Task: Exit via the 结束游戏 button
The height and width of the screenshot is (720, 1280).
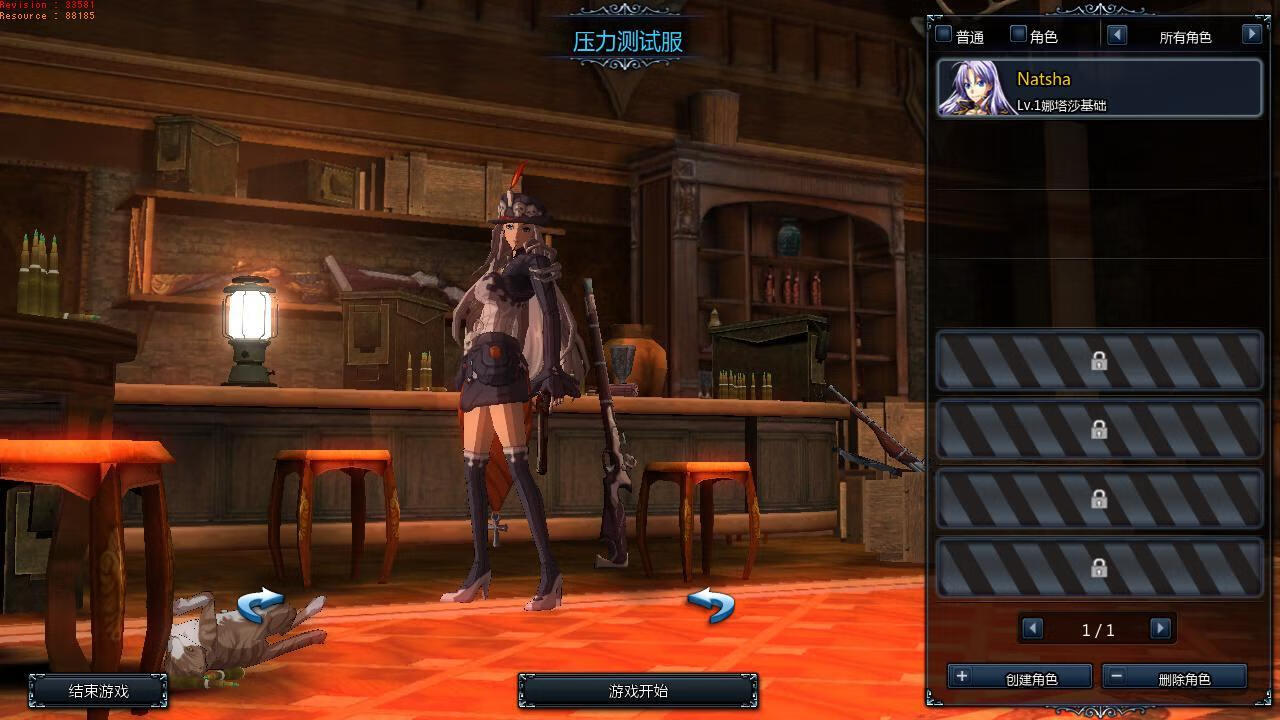Action: coord(98,690)
